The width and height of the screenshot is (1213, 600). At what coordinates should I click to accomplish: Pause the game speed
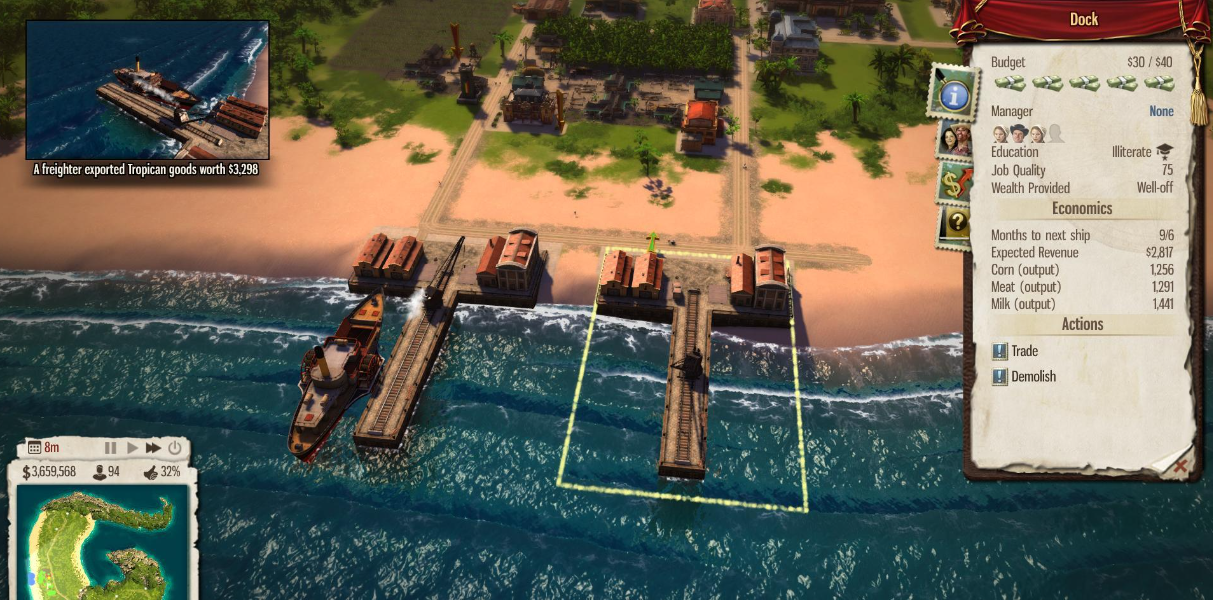coord(111,448)
